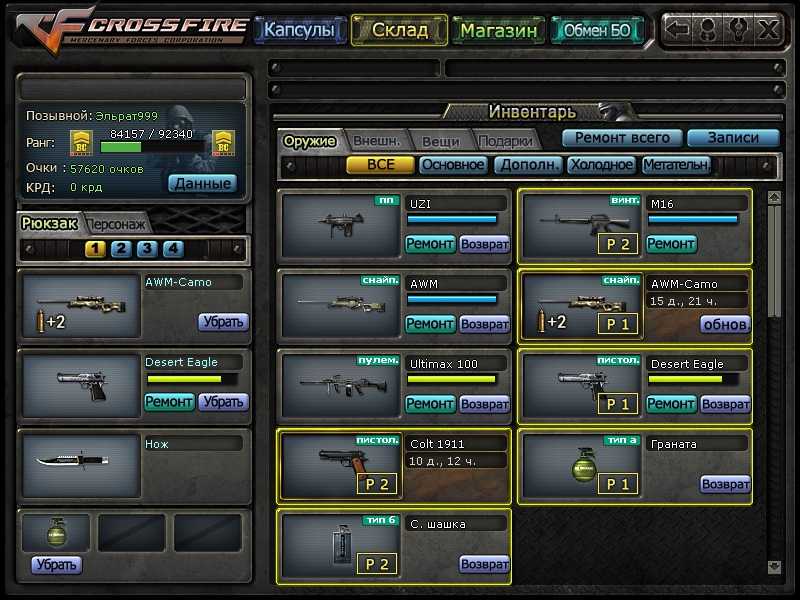Switch to the Магазин shop tab
The height and width of the screenshot is (600, 800).
point(499,30)
